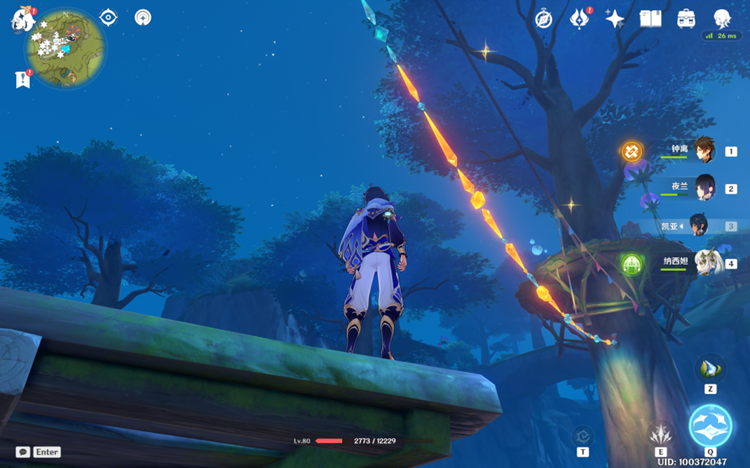Image resolution: width=750 pixels, height=468 pixels.
Task: Cast the ice spike elemental skill
Action: click(659, 435)
